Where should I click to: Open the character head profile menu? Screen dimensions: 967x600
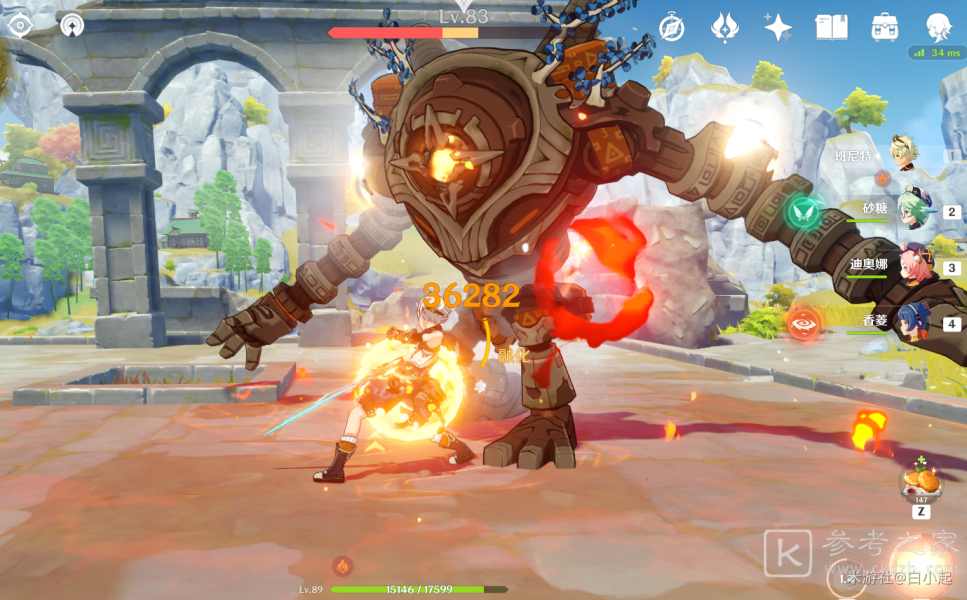click(938, 27)
